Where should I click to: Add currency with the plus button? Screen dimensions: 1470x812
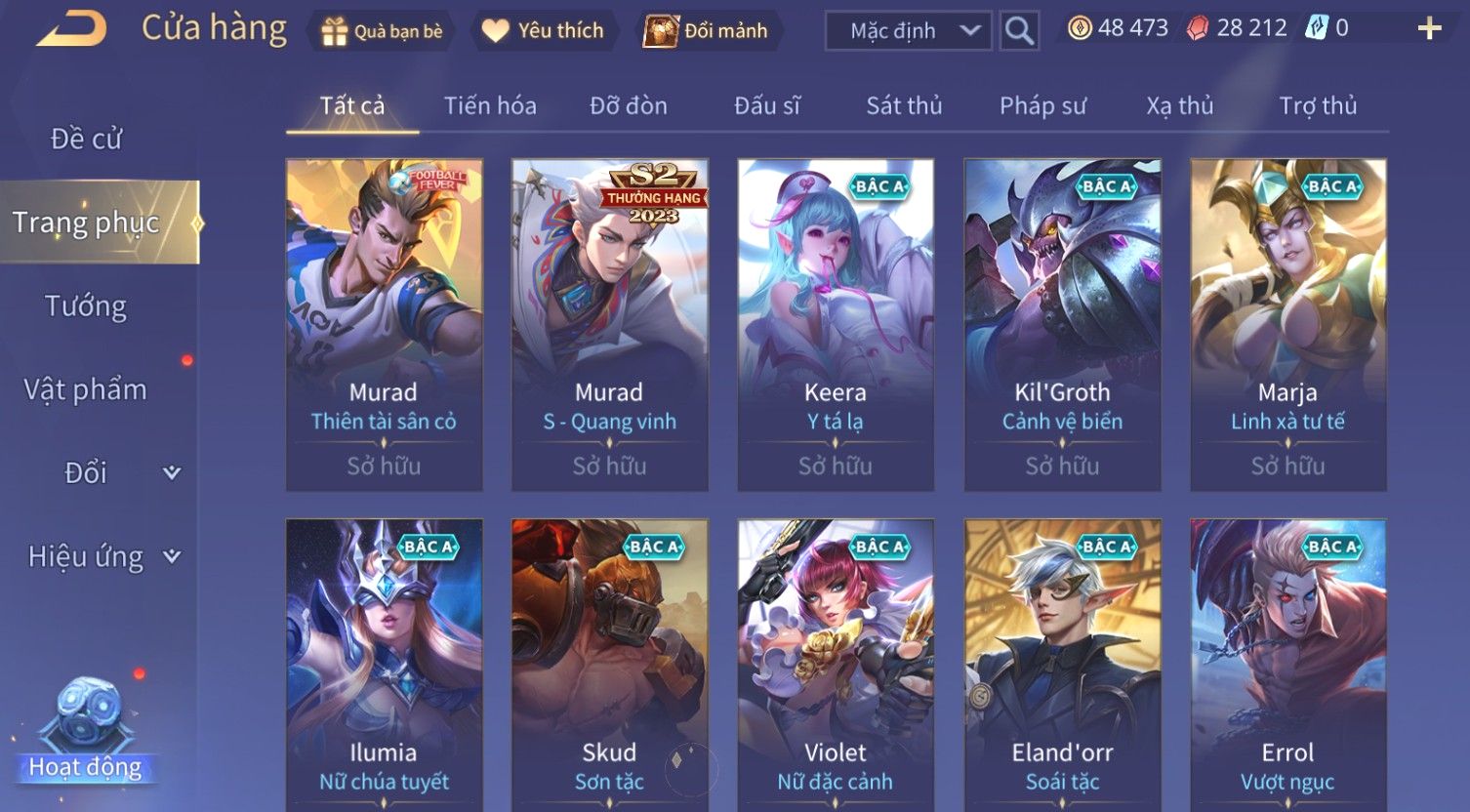coord(1429,29)
